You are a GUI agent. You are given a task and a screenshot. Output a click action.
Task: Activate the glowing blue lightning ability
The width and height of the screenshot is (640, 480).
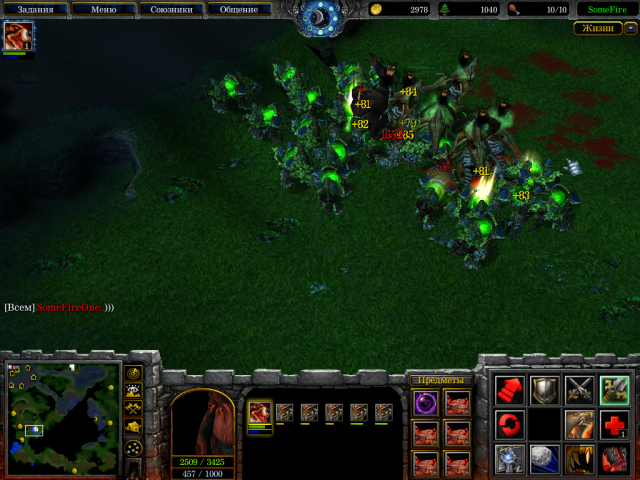[510, 459]
